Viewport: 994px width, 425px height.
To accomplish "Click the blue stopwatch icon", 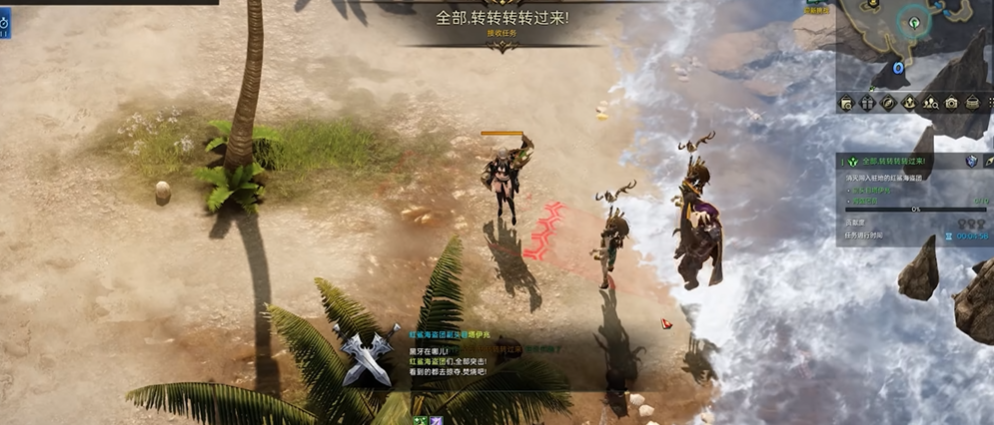I will point(4,21).
